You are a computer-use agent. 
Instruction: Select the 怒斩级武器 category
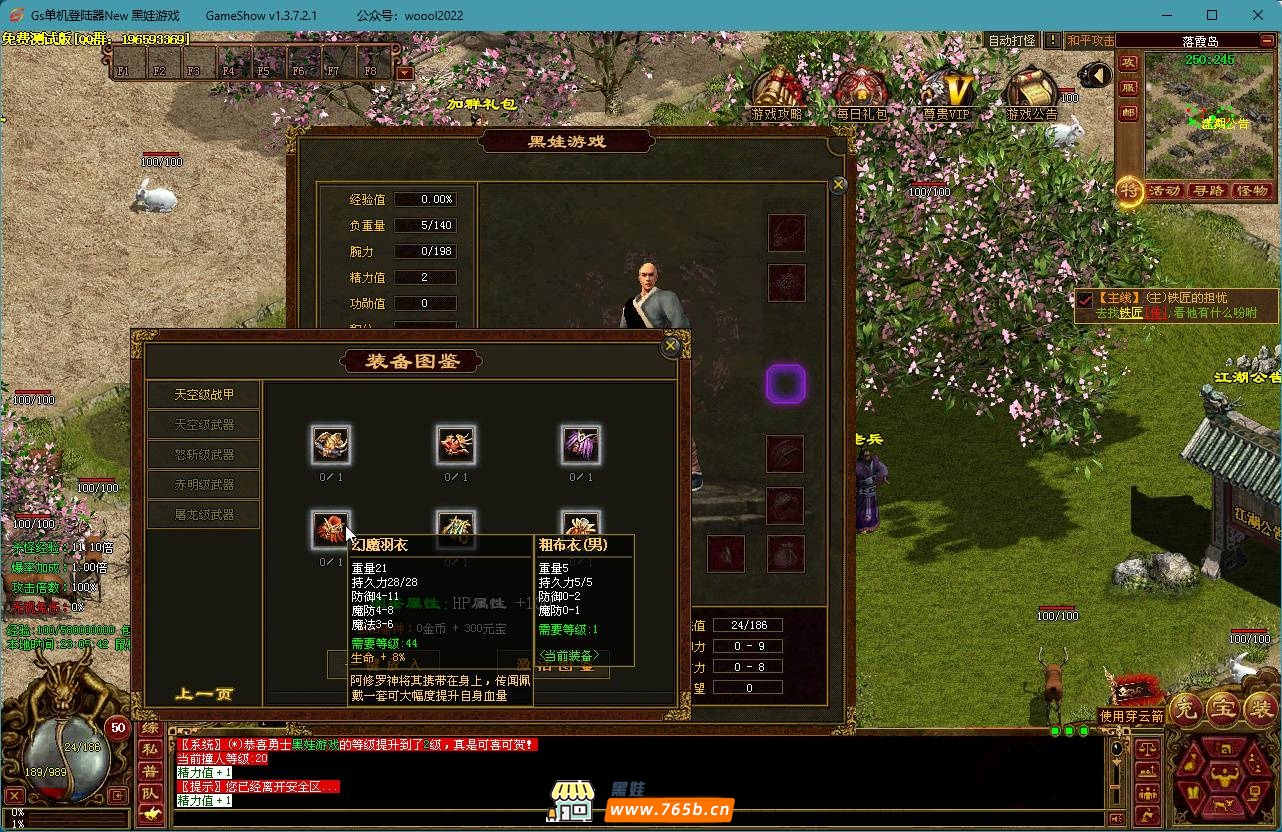click(204, 454)
